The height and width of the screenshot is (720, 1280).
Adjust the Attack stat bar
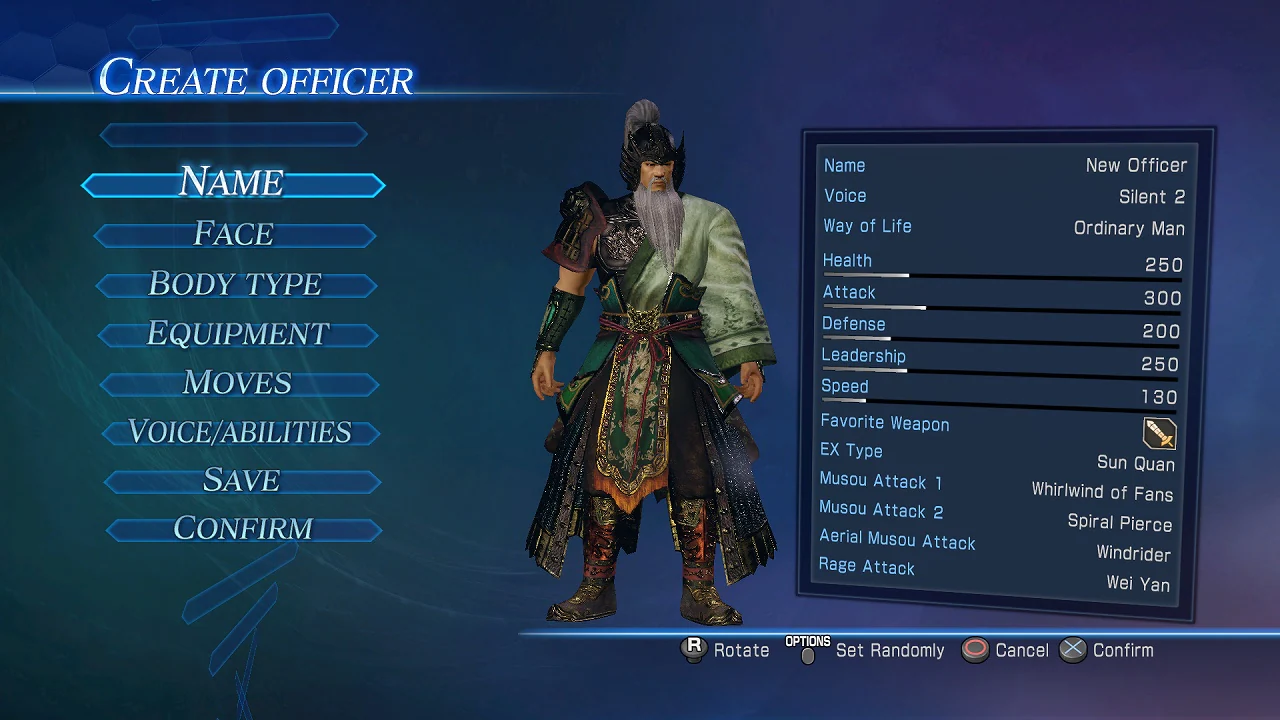pos(1000,300)
